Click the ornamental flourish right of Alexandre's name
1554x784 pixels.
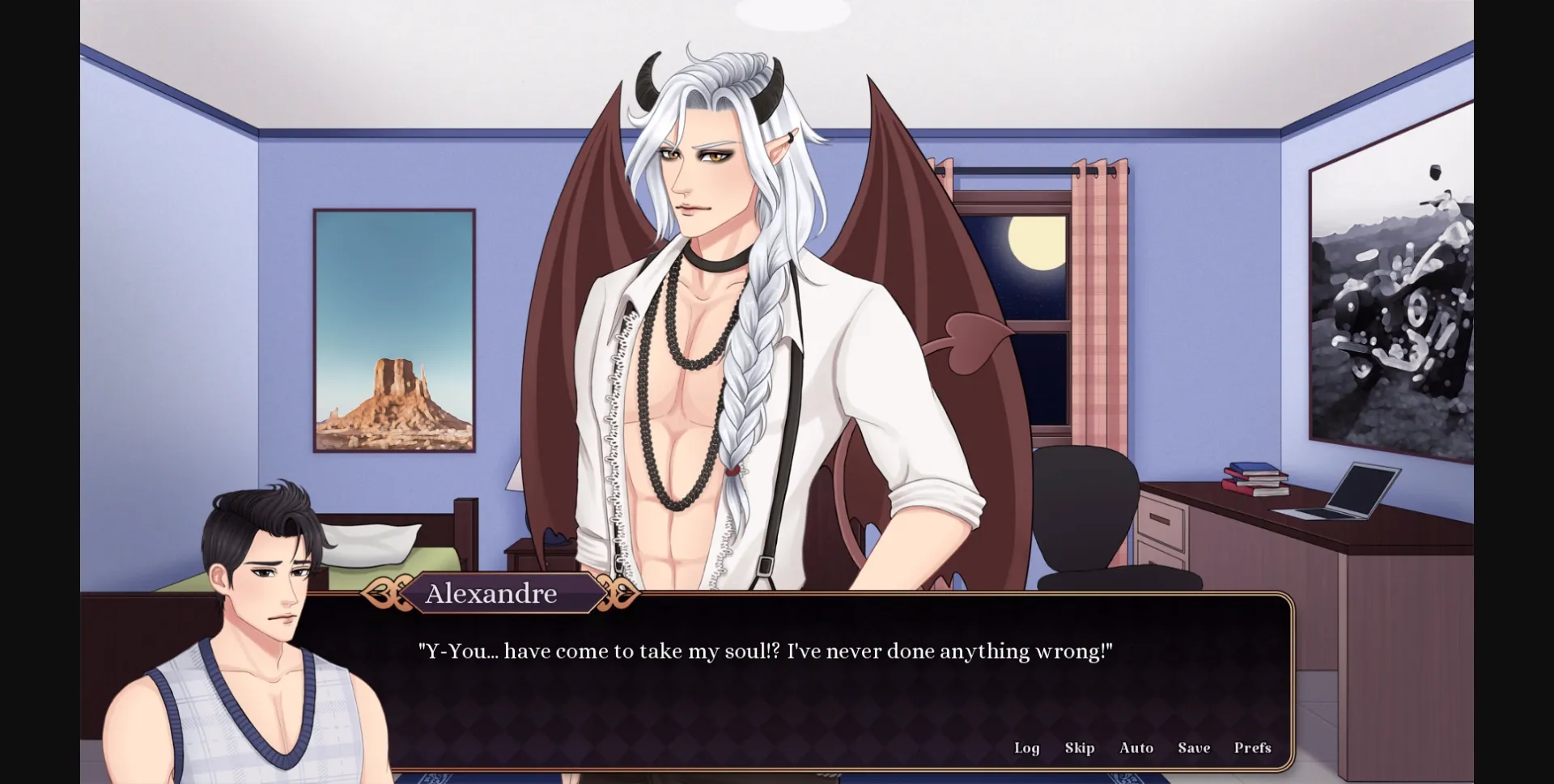coord(619,593)
